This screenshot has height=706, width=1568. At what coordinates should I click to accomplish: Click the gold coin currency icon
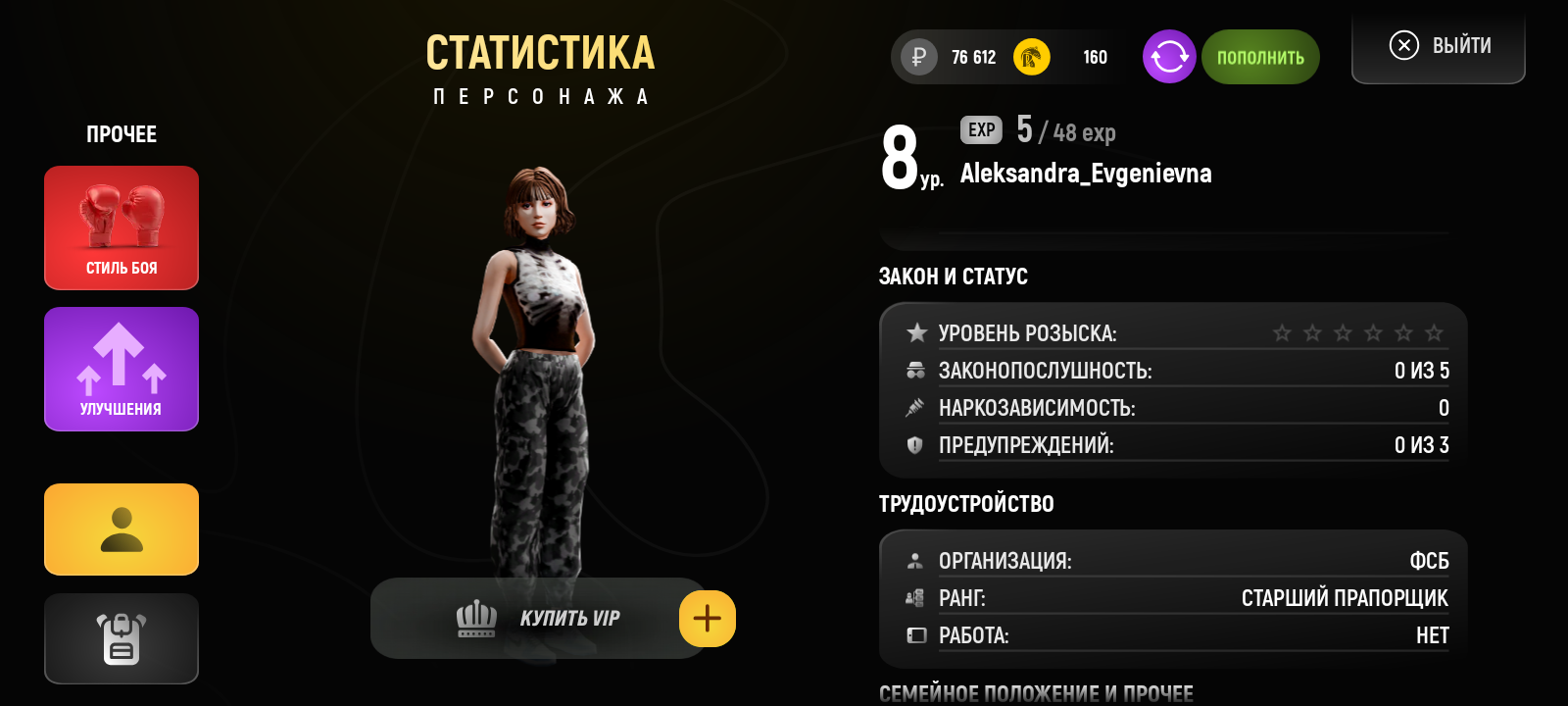(x=1031, y=57)
